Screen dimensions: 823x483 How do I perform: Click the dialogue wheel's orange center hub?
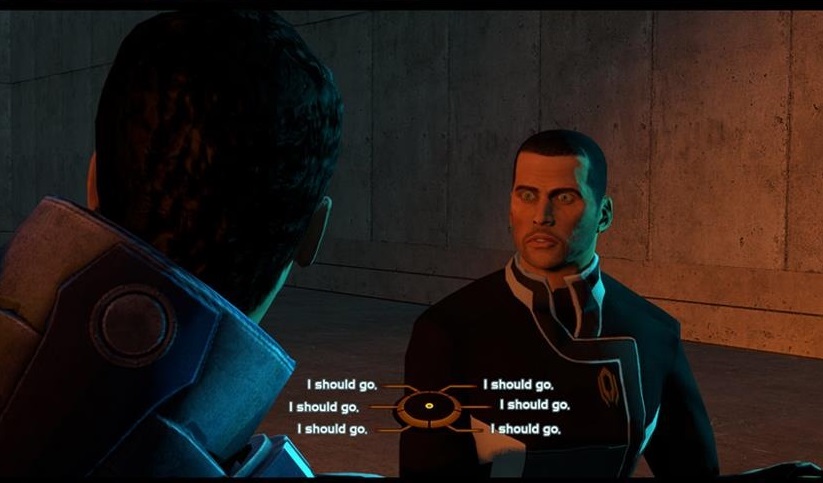428,406
